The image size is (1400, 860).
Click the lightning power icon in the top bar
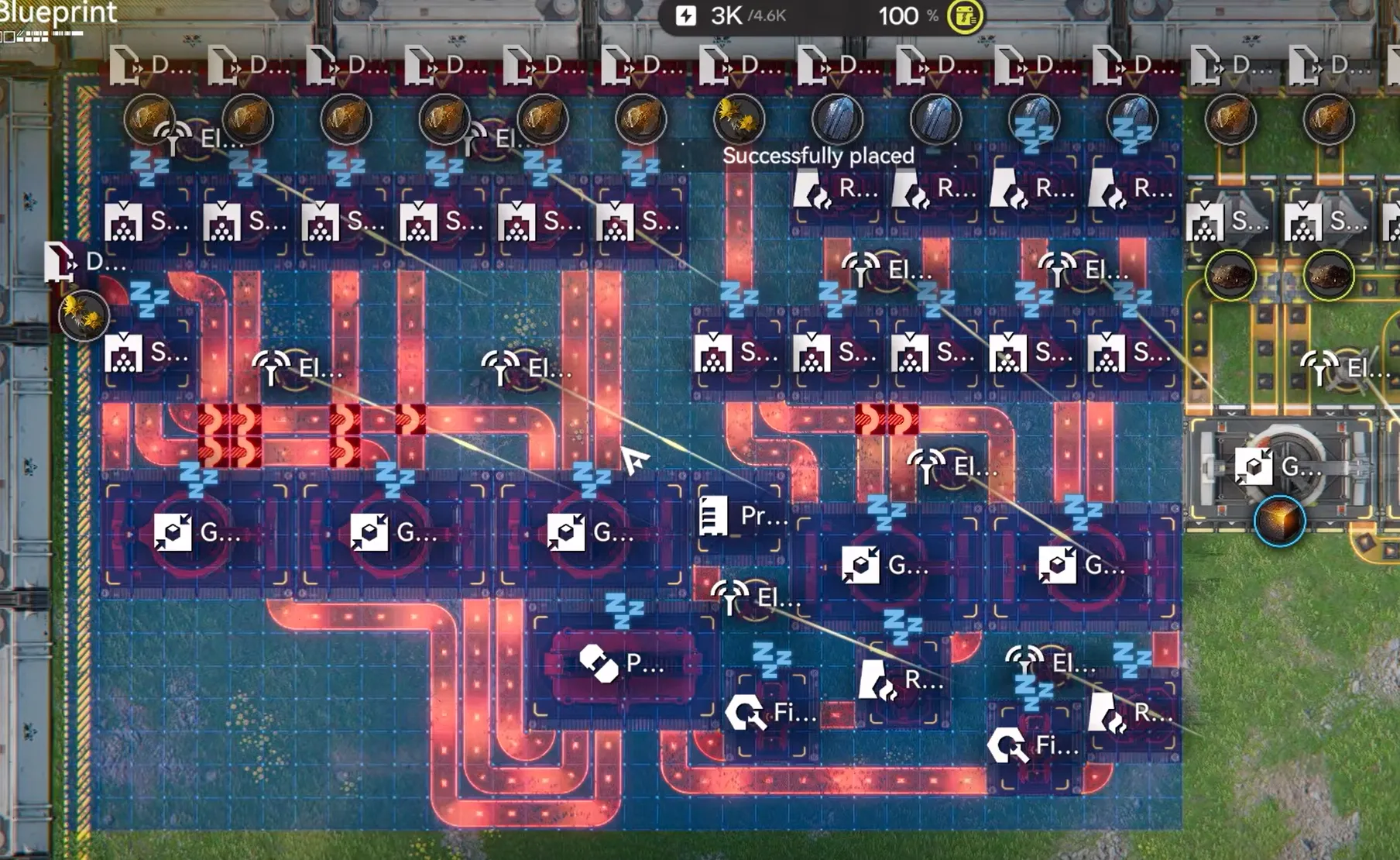coord(688,15)
